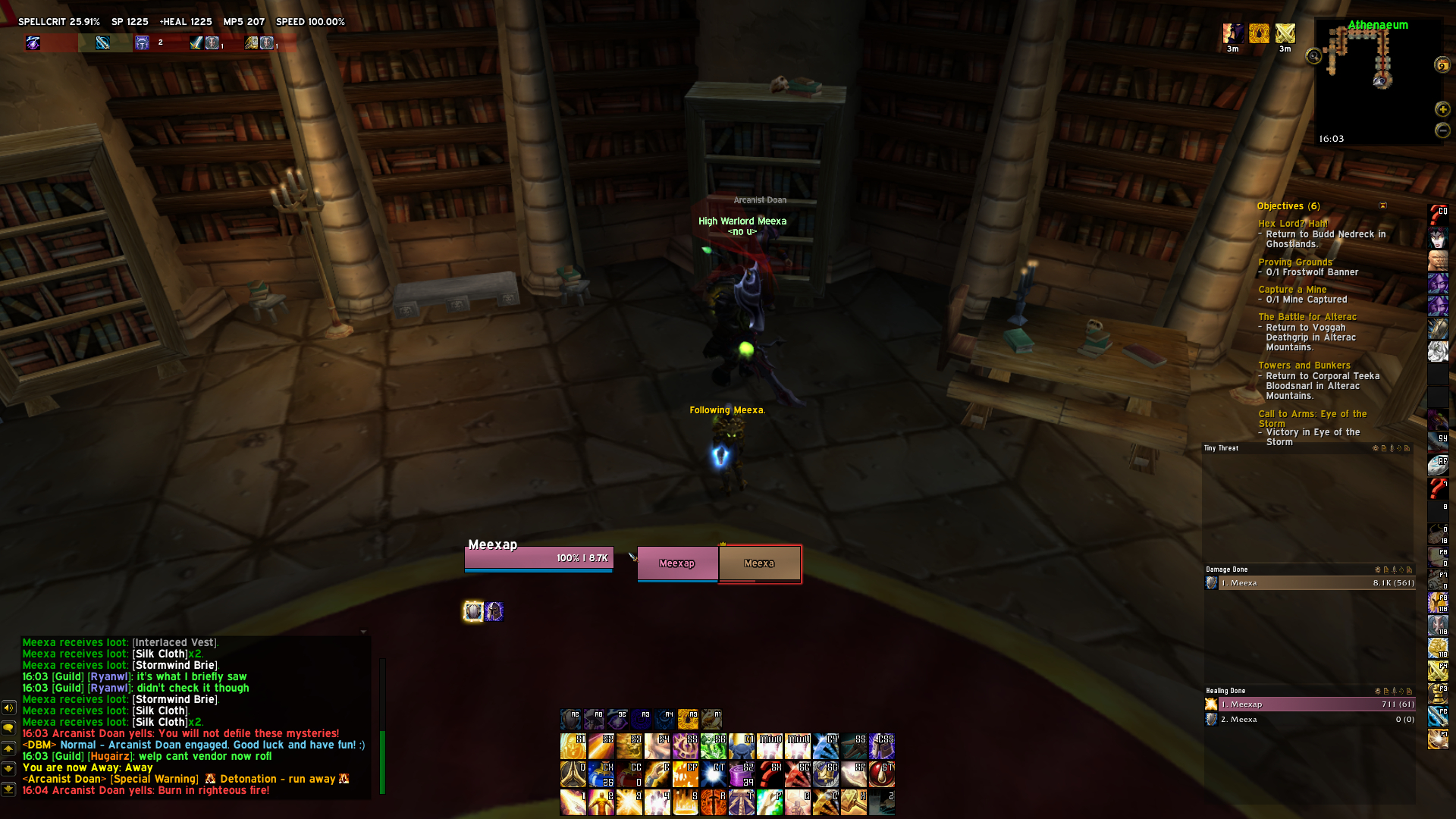Screen dimensions: 1456x819
Task: Open the chat speech bubble button
Action: 8,728
